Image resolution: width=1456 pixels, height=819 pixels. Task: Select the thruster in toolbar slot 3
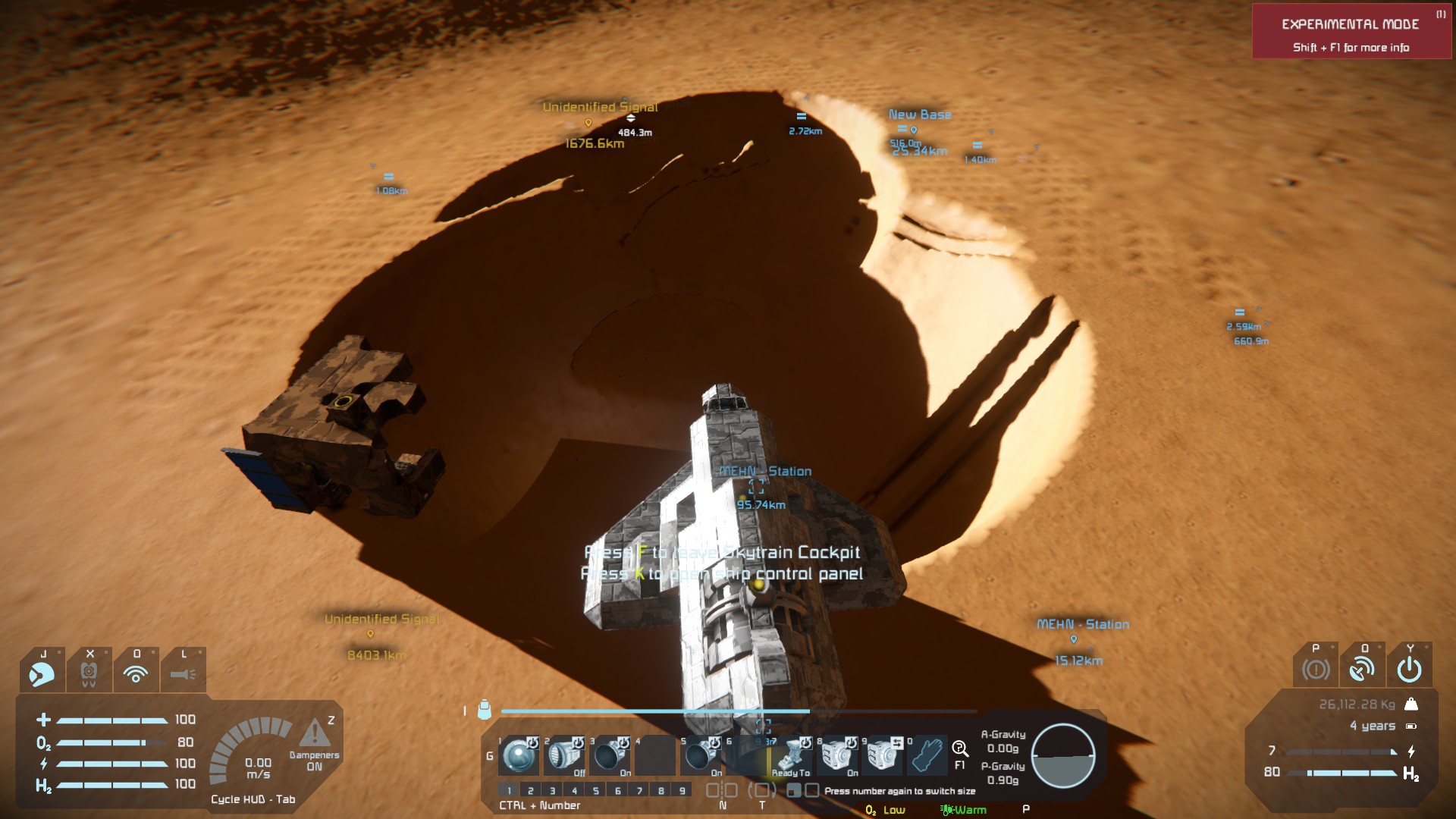[610, 755]
